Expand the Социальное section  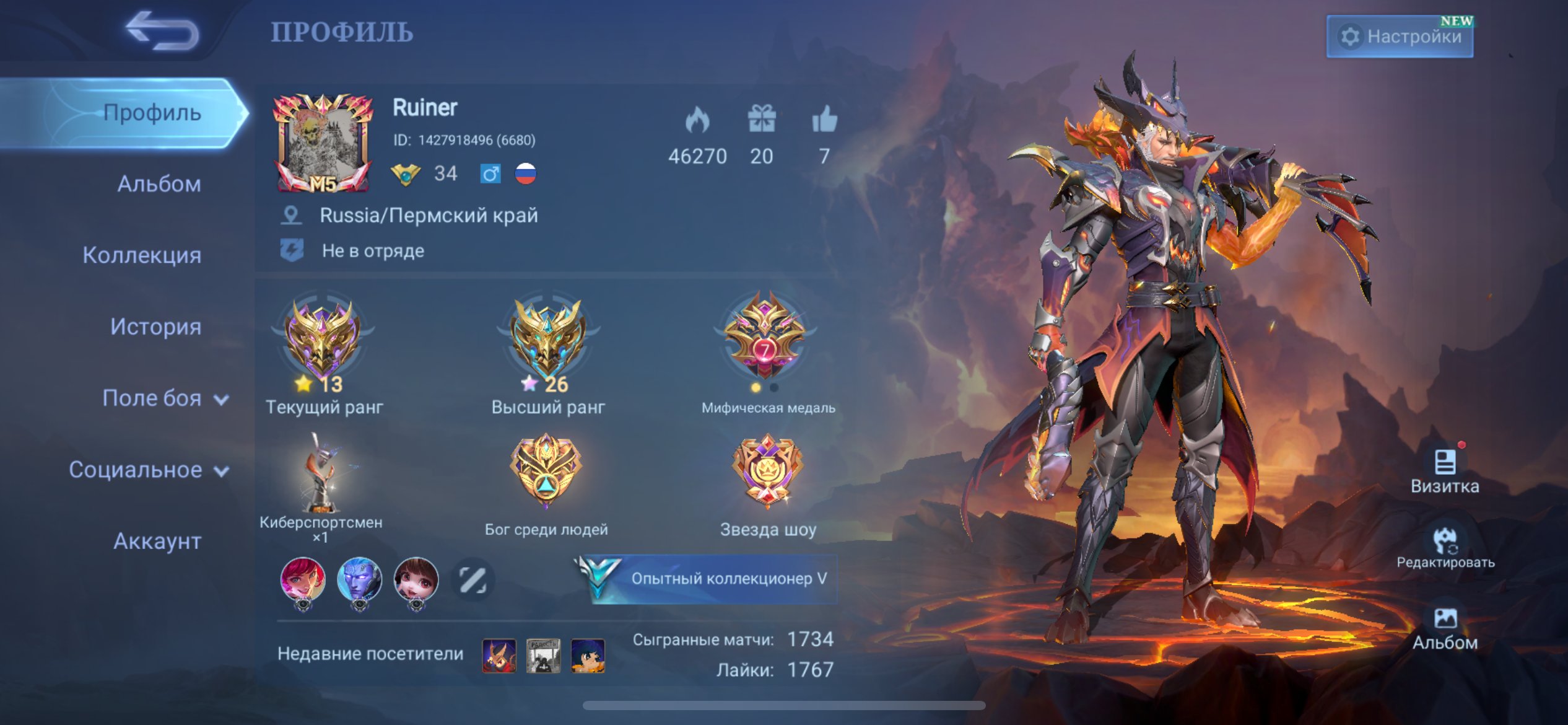[149, 470]
